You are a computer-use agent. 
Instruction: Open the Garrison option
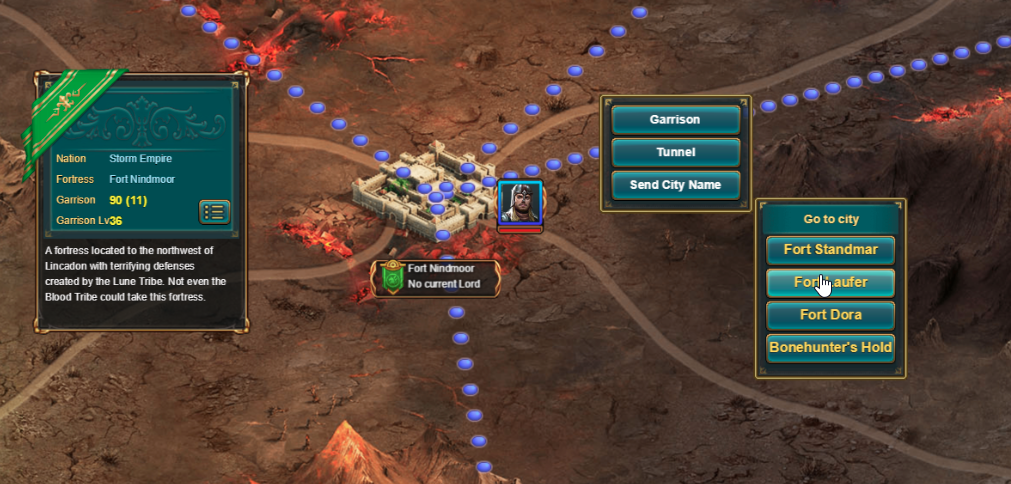[675, 120]
